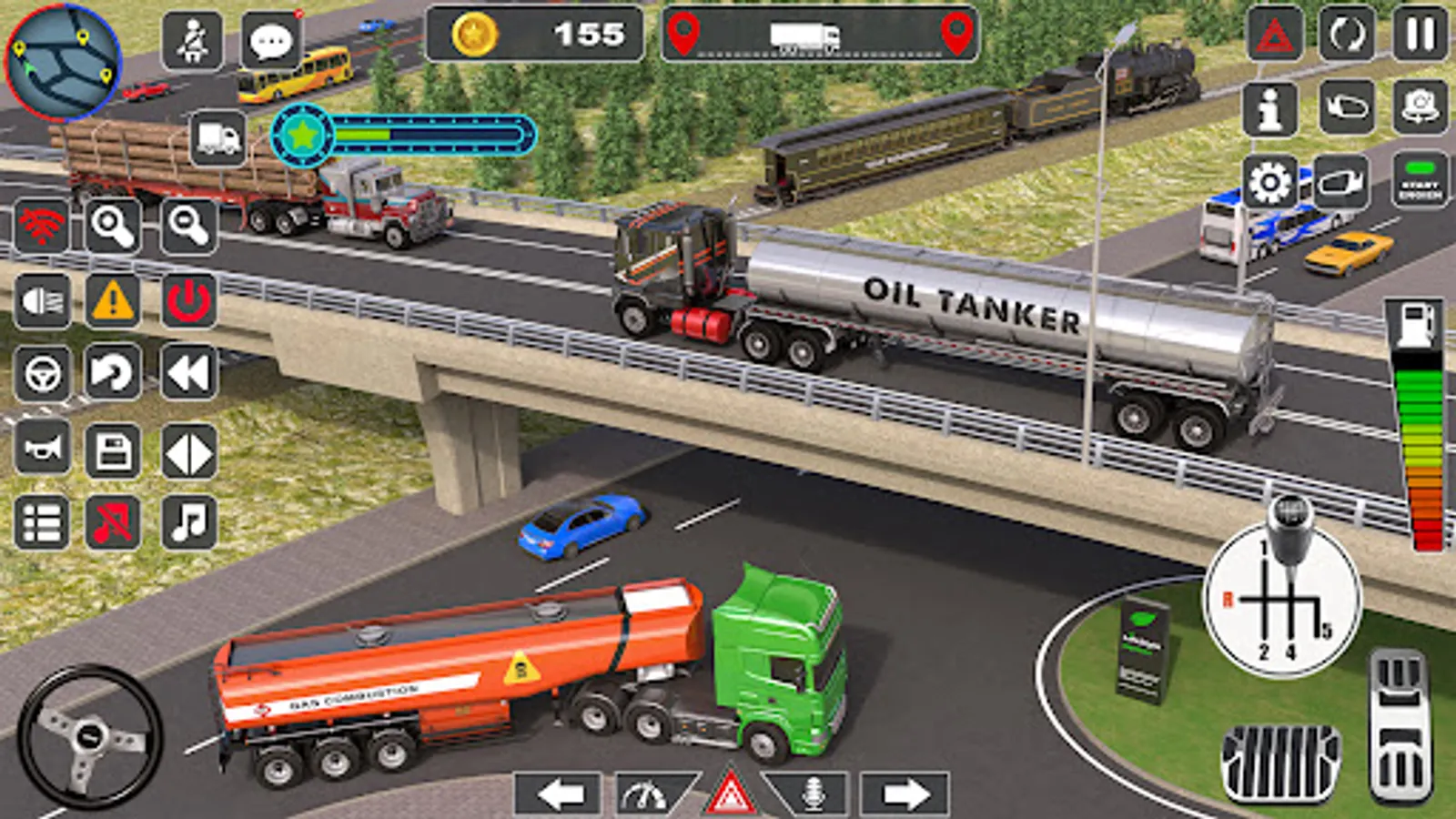Sound the truck horn
Viewport: 1456px width, 819px height.
click(42, 448)
